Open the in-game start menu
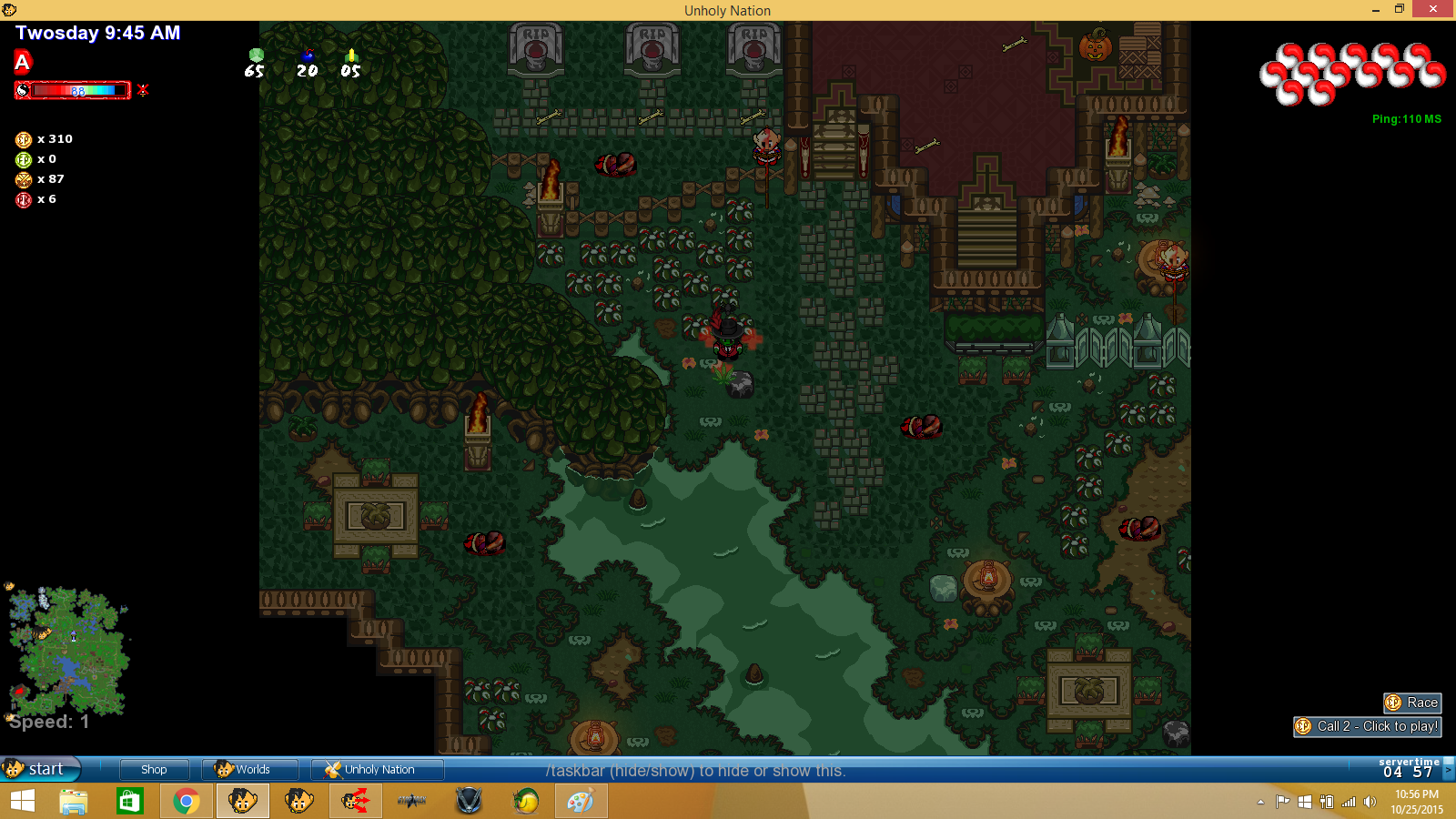Viewport: 1456px width, 819px height. [40, 769]
